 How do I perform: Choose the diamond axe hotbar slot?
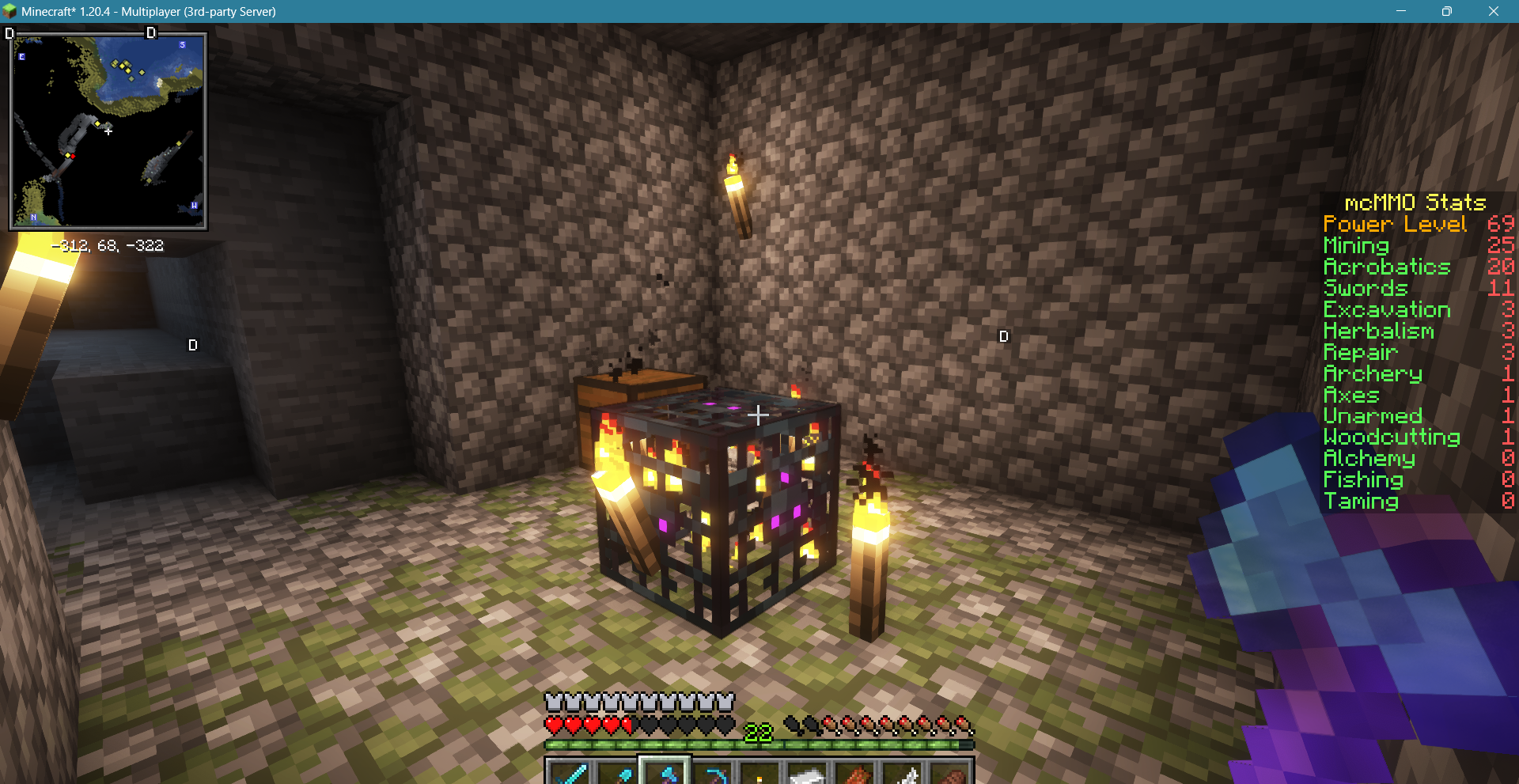click(x=665, y=773)
